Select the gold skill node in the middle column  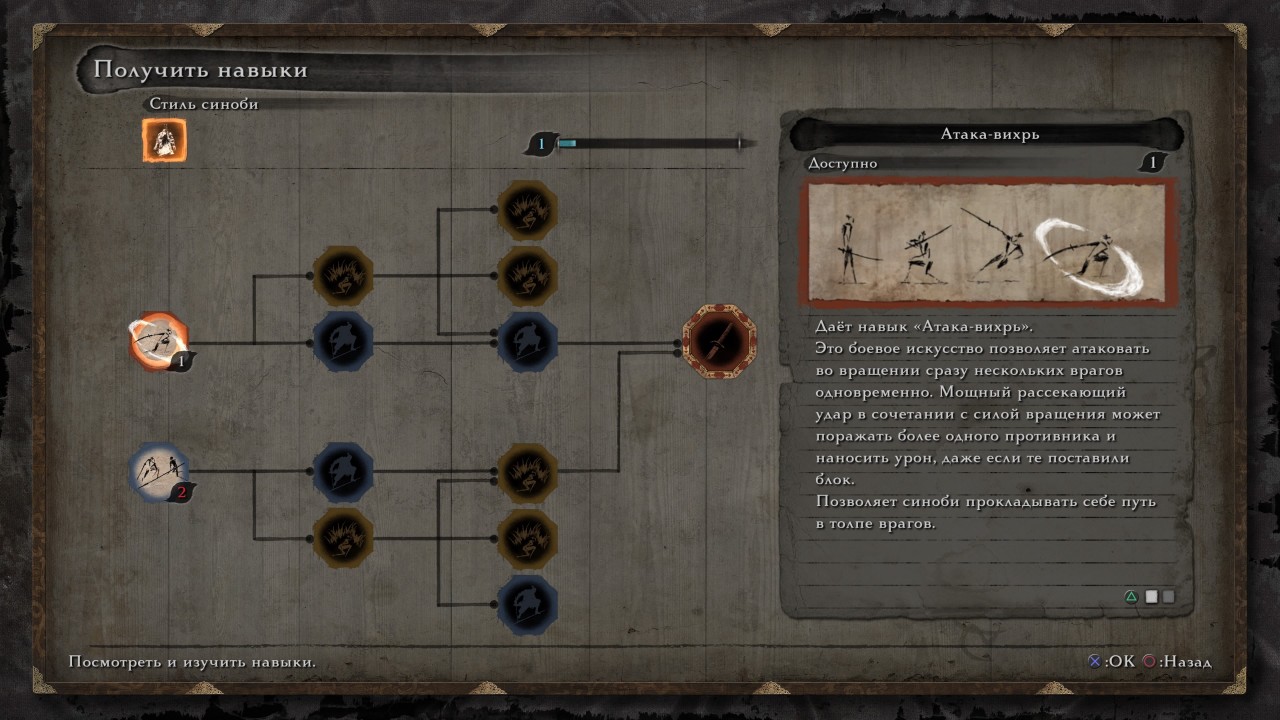(x=343, y=278)
